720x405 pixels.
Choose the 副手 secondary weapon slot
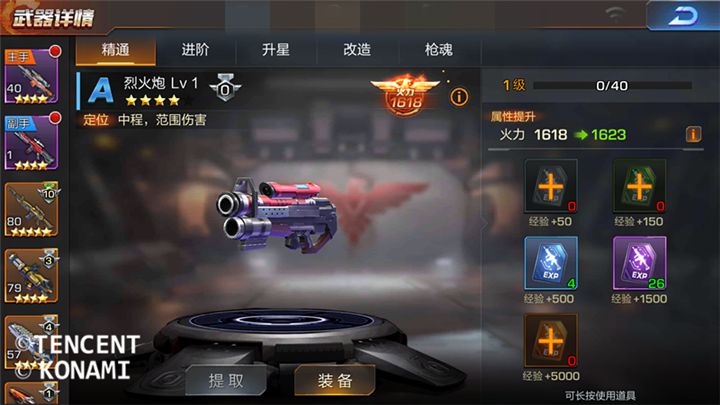point(31,144)
